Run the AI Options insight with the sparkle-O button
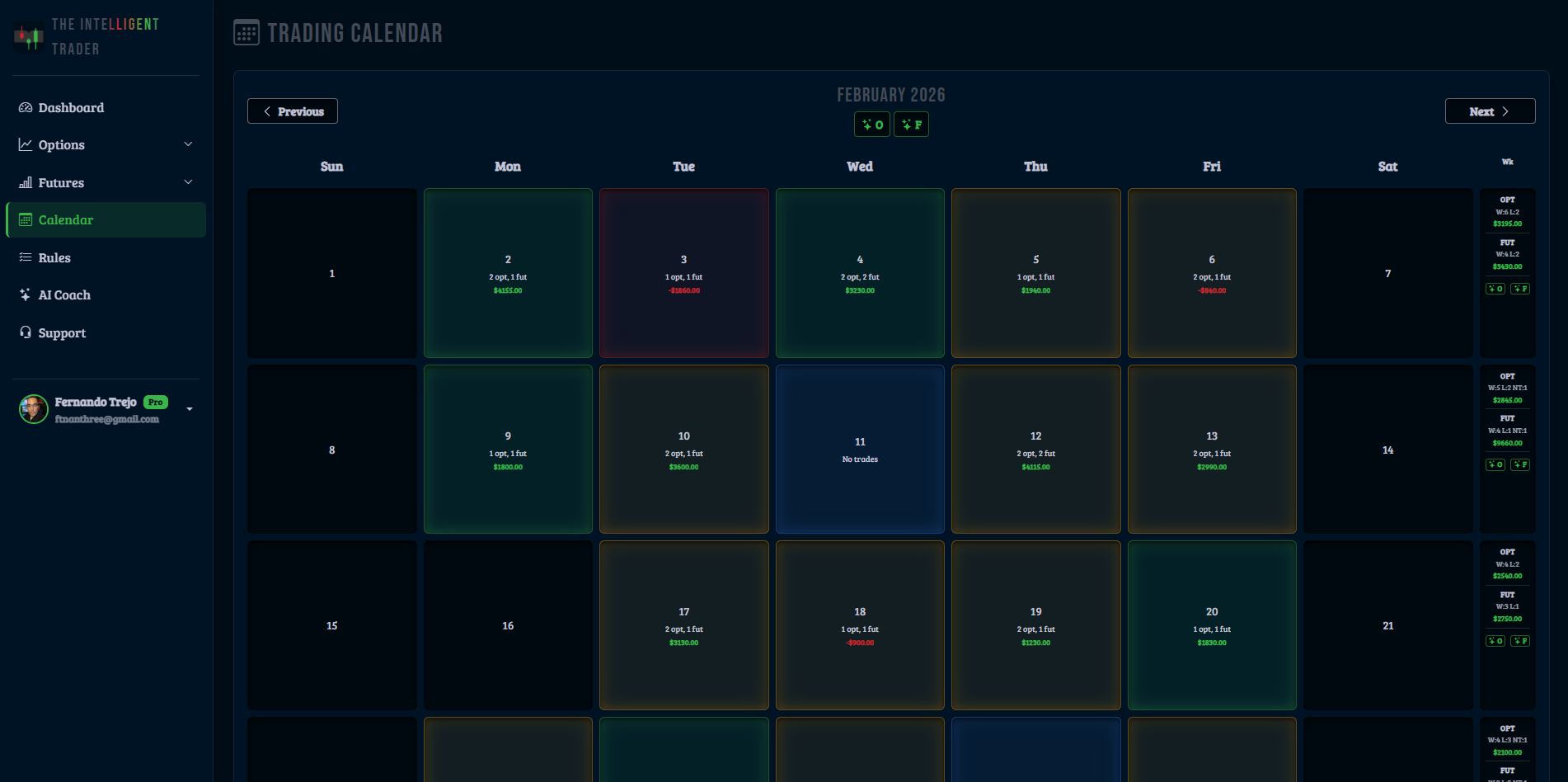The image size is (1568, 782). [x=871, y=124]
